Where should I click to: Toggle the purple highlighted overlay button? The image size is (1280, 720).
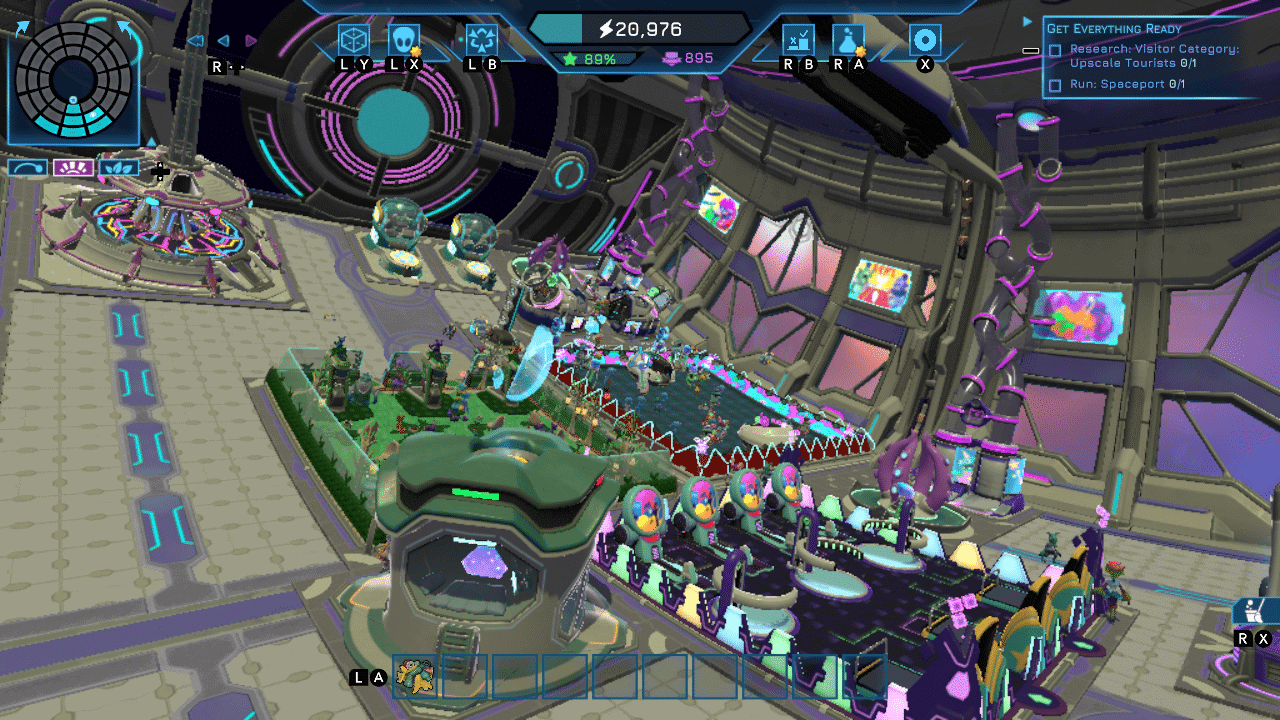(73, 168)
